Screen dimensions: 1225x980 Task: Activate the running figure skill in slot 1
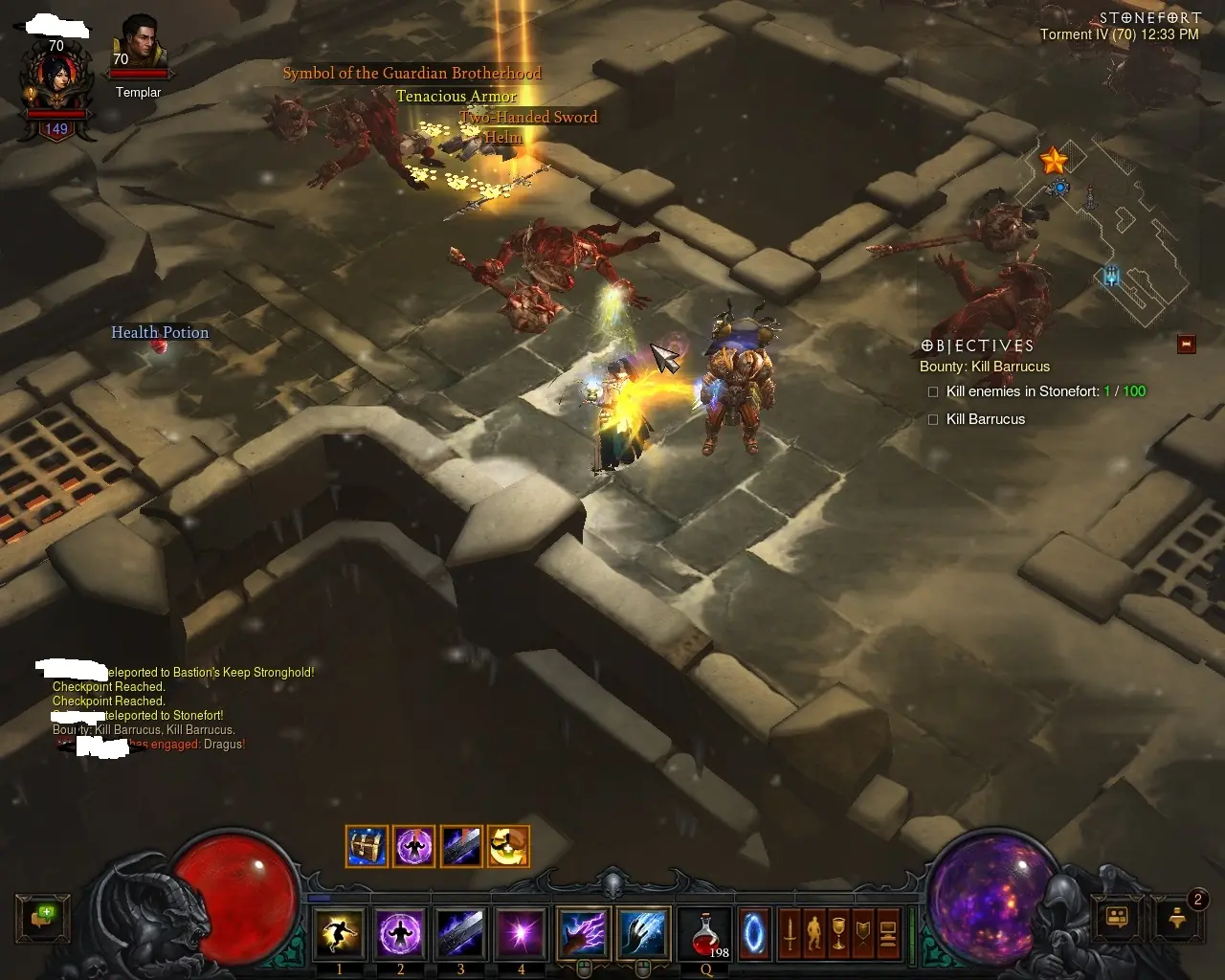point(339,933)
